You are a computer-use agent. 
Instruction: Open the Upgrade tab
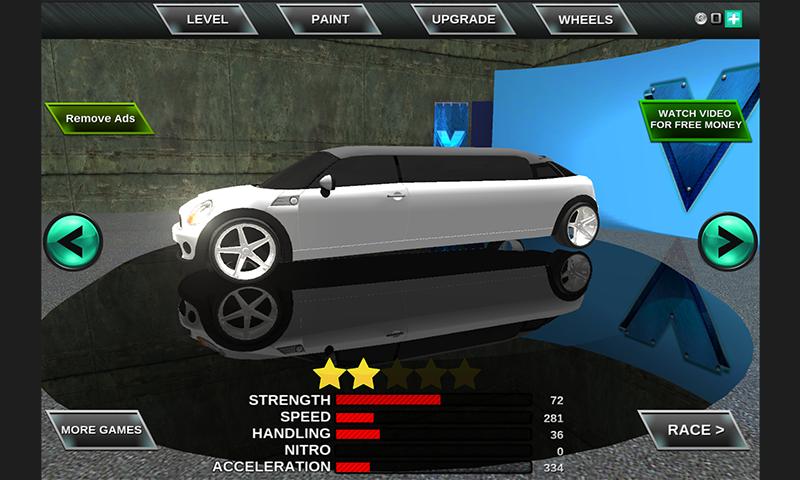click(464, 19)
